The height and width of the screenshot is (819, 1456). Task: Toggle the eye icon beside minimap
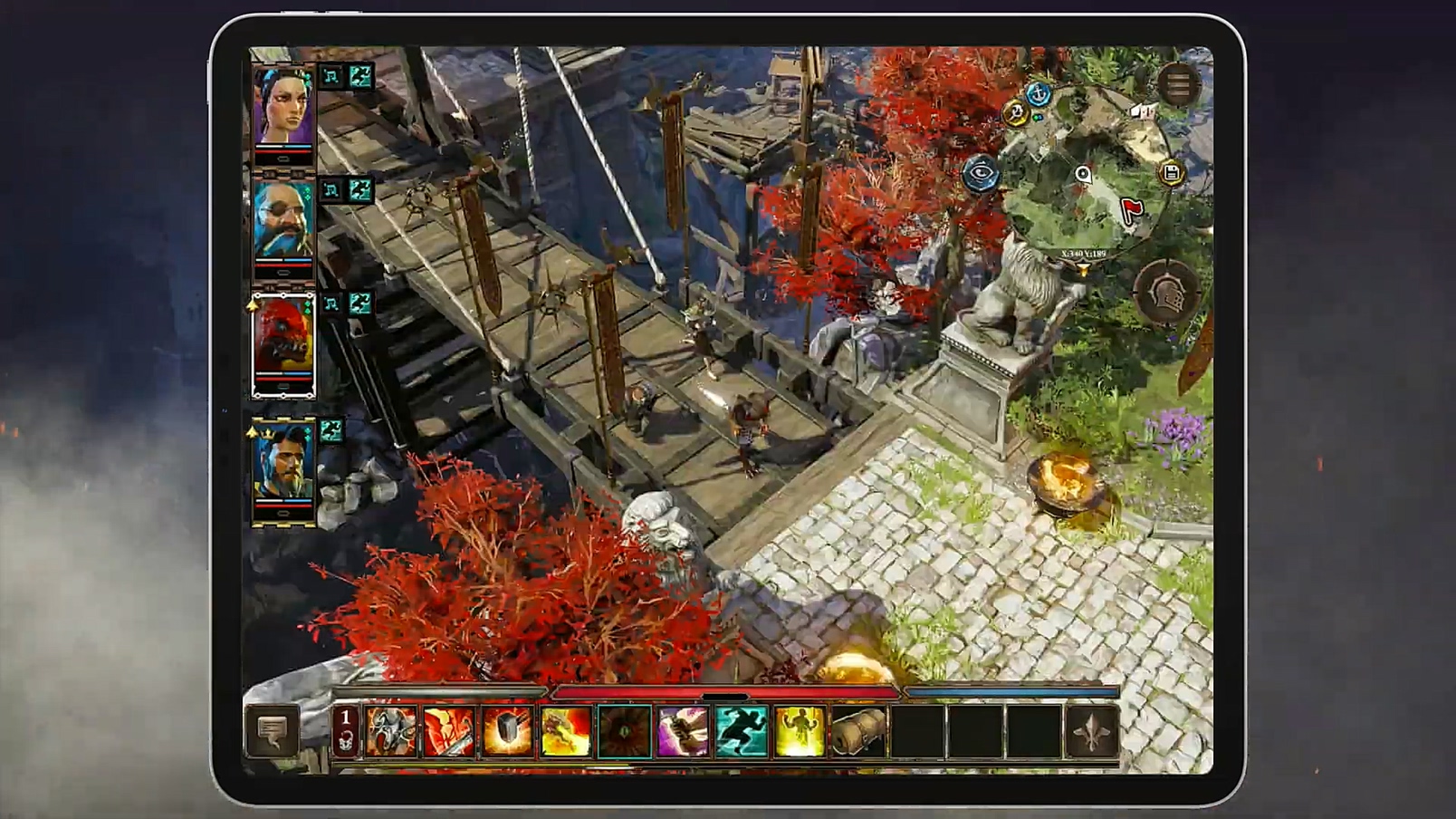point(981,173)
